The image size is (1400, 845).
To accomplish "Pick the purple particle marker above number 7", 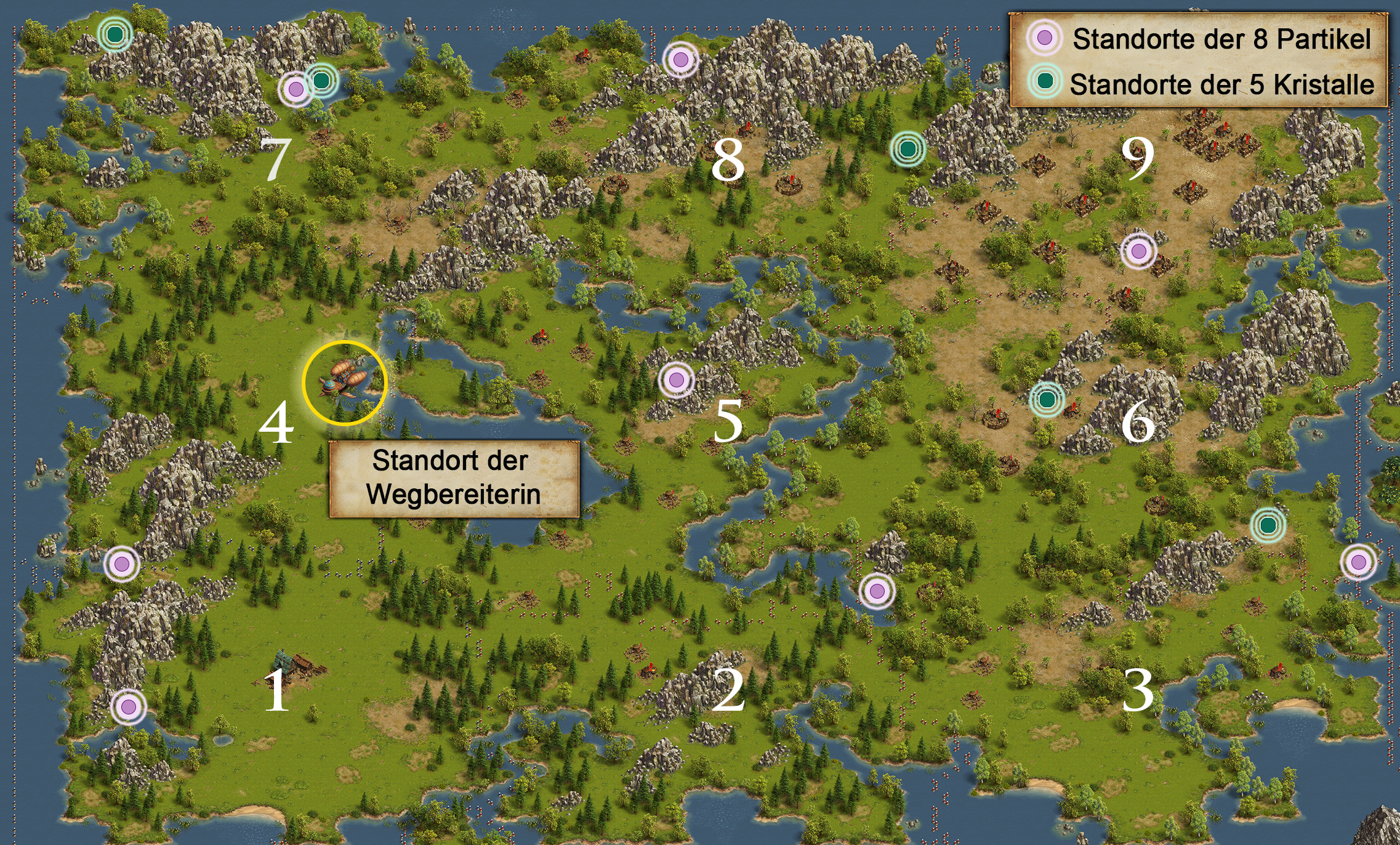I will [296, 89].
